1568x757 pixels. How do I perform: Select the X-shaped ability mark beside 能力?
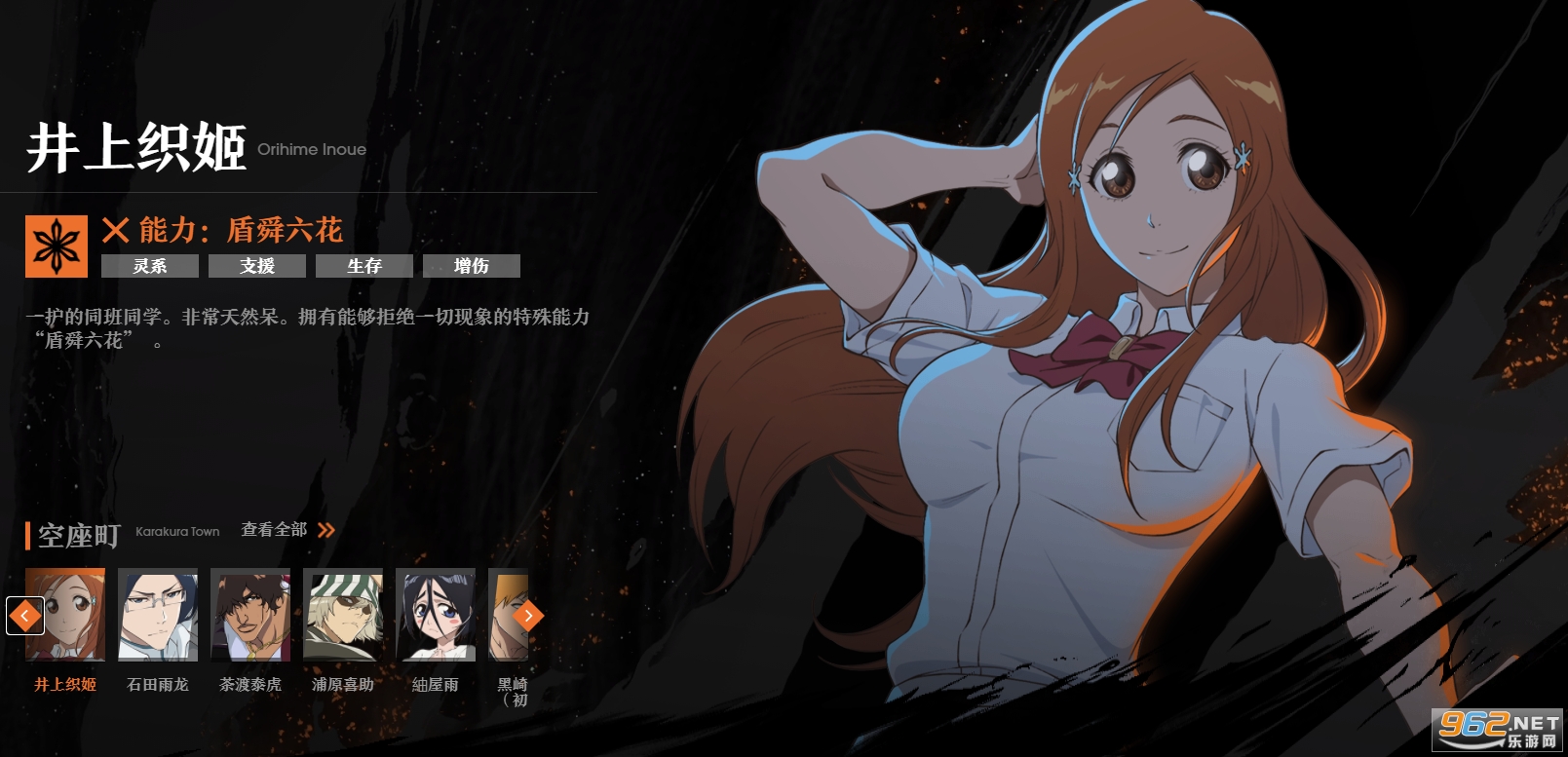(x=115, y=231)
